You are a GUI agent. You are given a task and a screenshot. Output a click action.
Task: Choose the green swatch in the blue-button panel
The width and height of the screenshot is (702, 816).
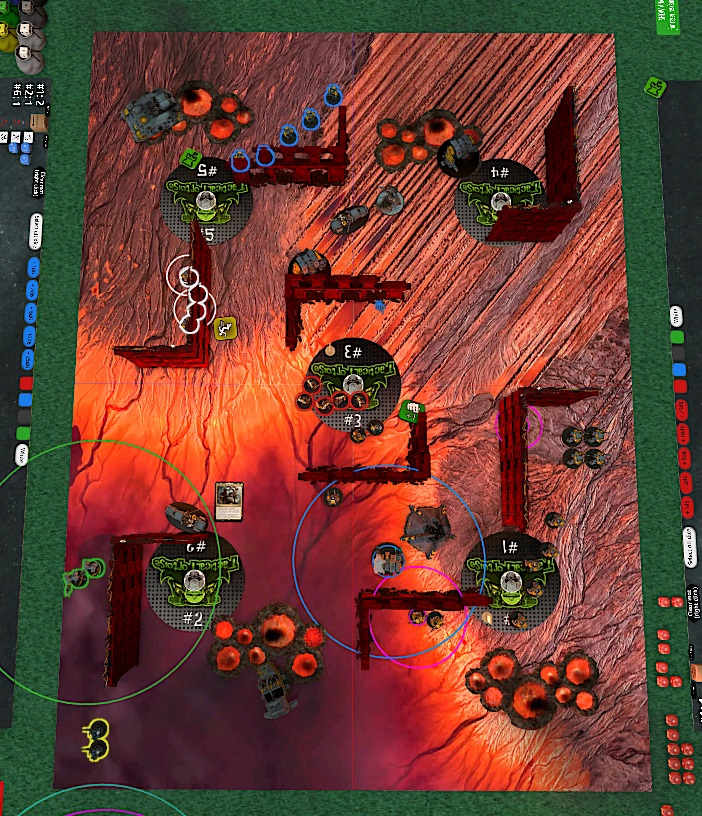point(23,433)
